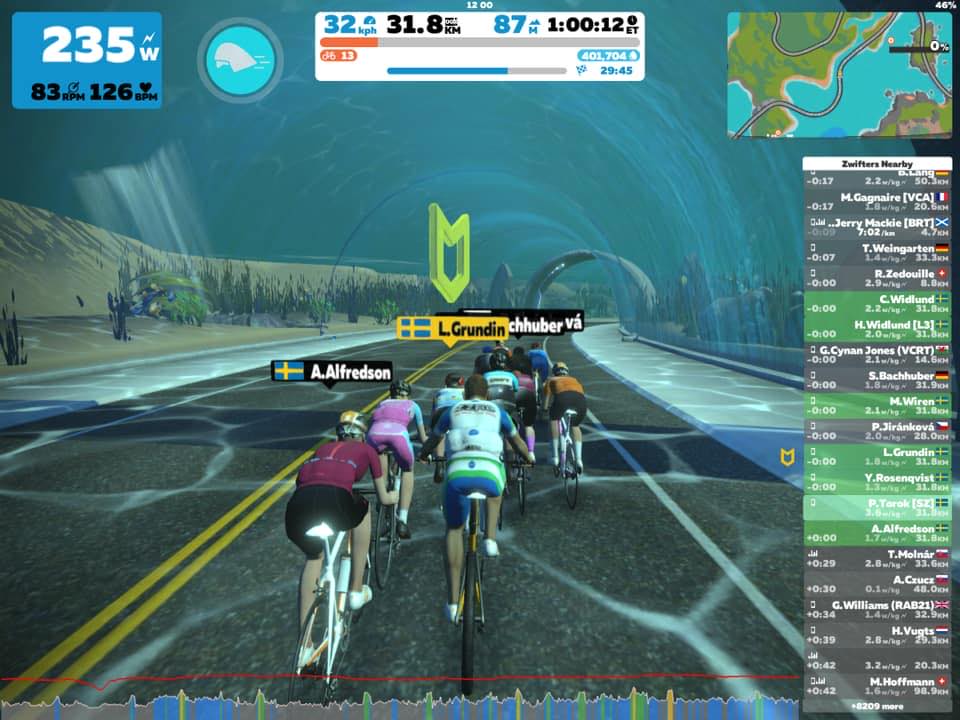Choose G.Cynan Jones (VCRT) in the list
The image size is (960, 720).
click(876, 355)
